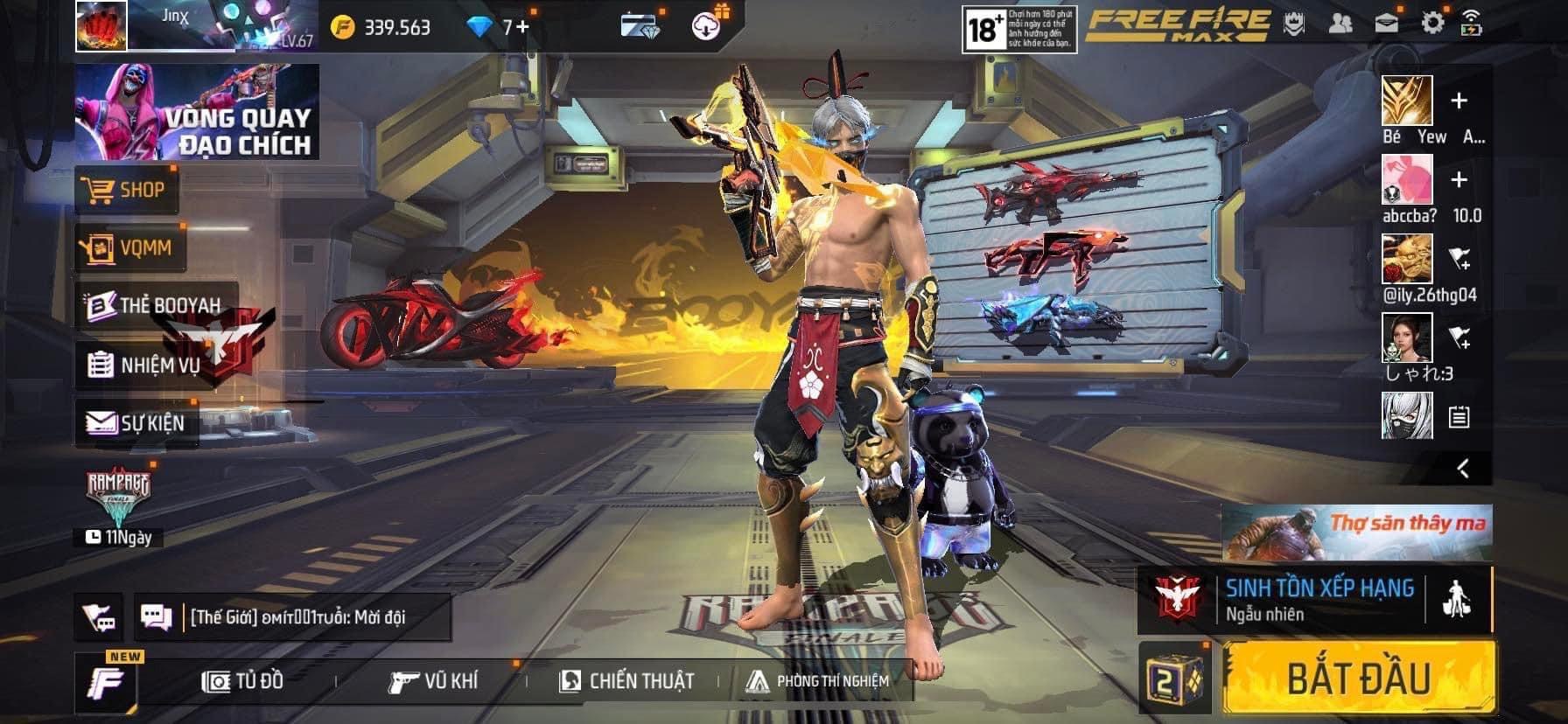Open Phòng Thí Nghiệm lab tab

pos(817,681)
